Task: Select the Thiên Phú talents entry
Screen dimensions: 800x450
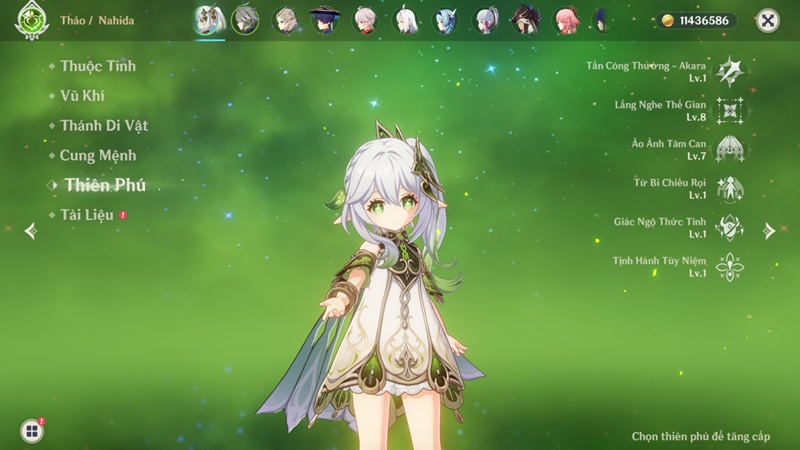Action: (105, 185)
